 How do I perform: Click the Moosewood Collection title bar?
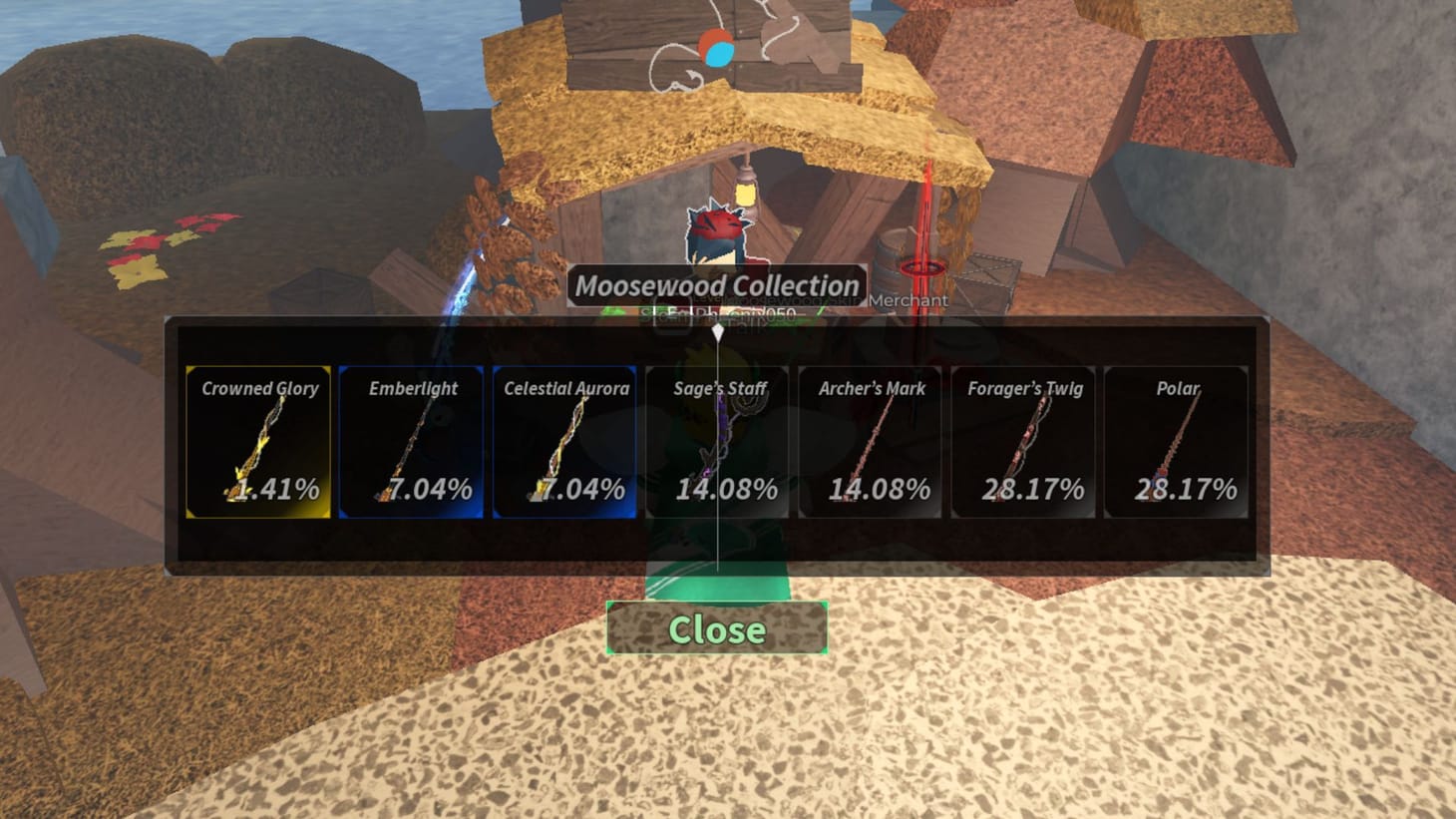(716, 286)
